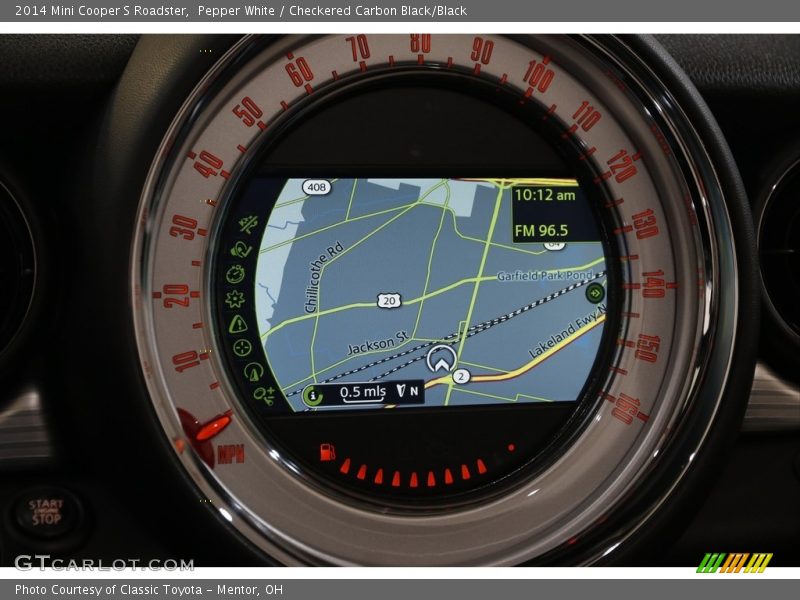The width and height of the screenshot is (800, 600).
Task: Choose the crosshair interactive map icon
Action: pos(242,348)
